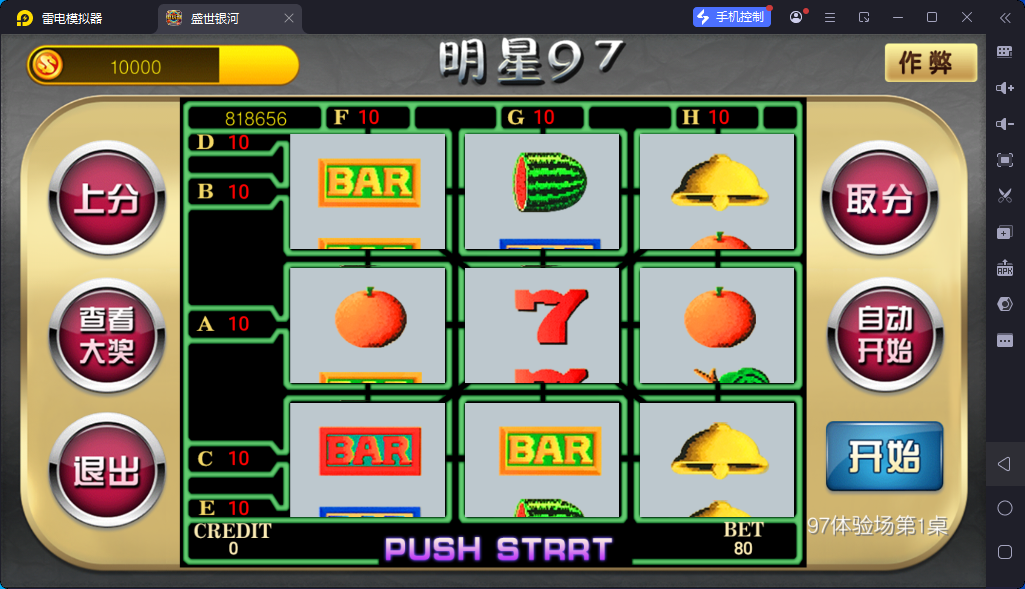Screen dimensions: 1025x589
Task: Open the 作弊 cheat panel
Action: 930,63
